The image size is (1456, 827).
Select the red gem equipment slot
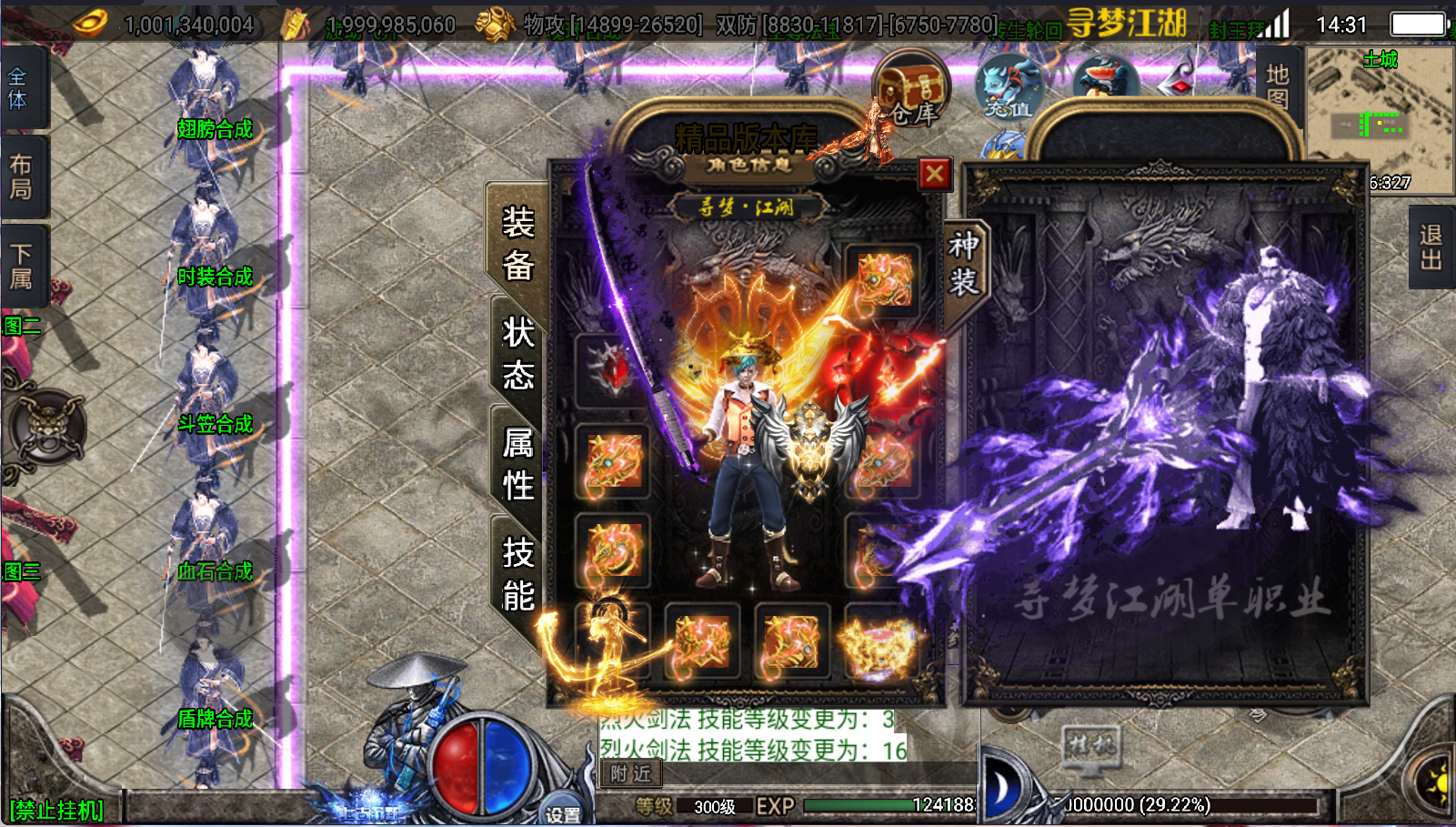pos(613,370)
